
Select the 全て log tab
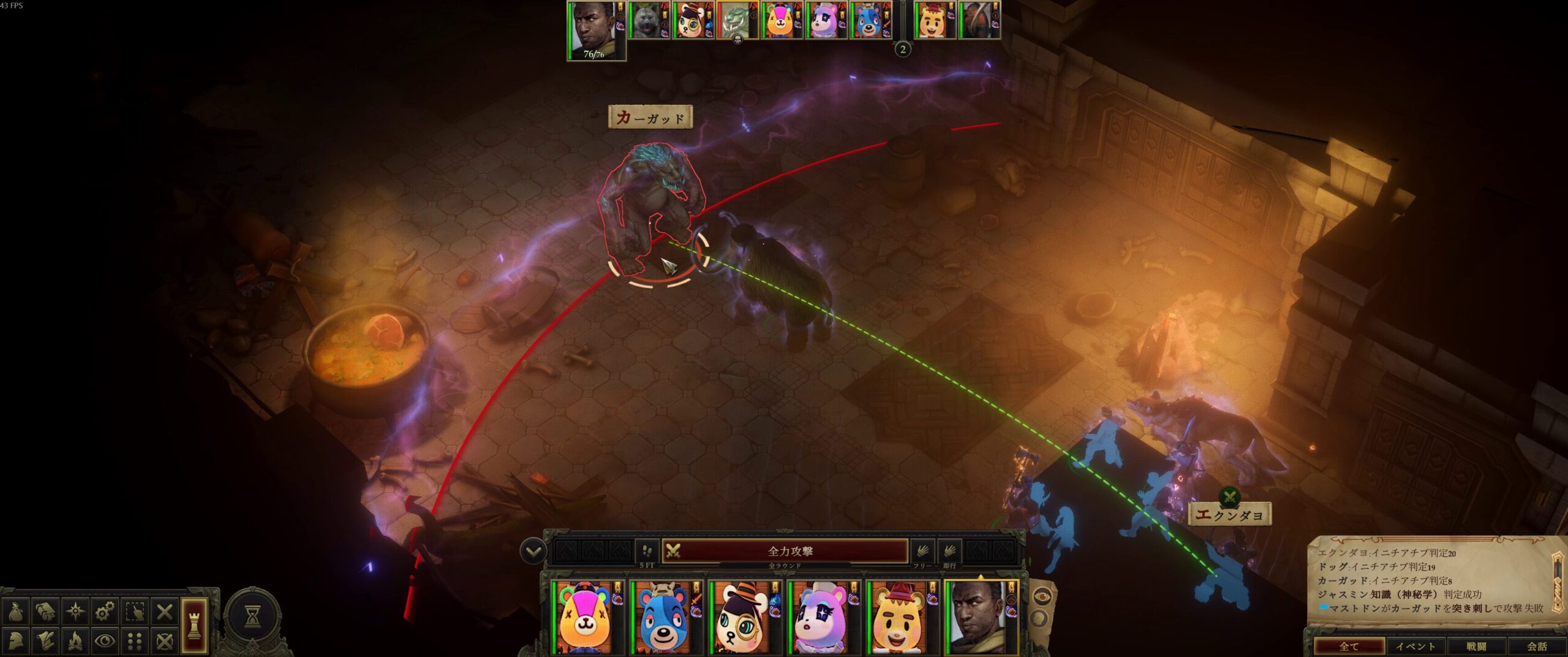point(1349,647)
